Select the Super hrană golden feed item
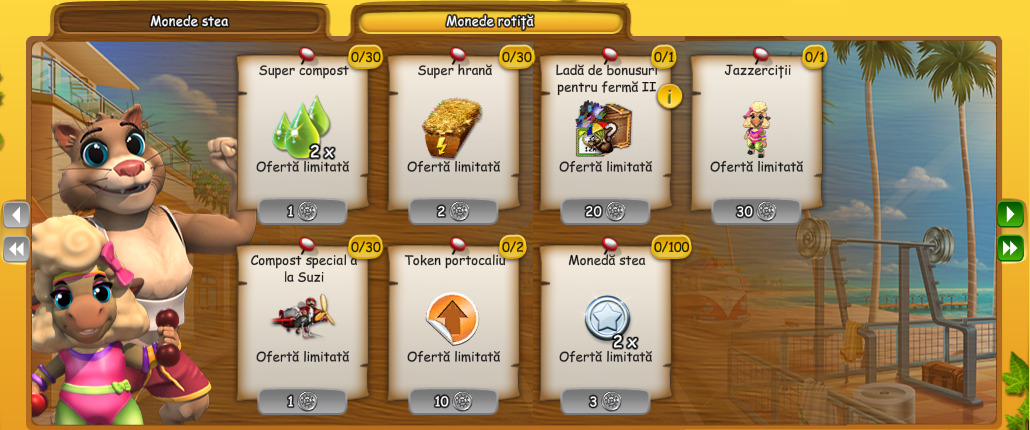This screenshot has height=430, width=1030. 452,126
